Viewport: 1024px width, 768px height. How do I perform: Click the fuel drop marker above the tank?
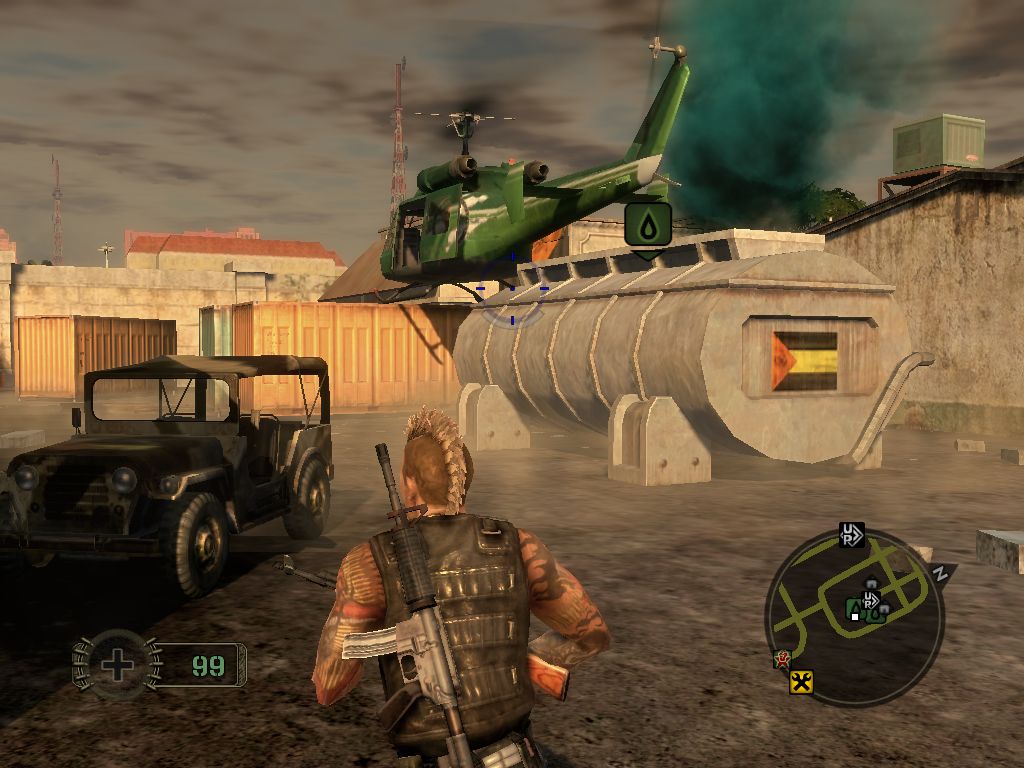(647, 225)
